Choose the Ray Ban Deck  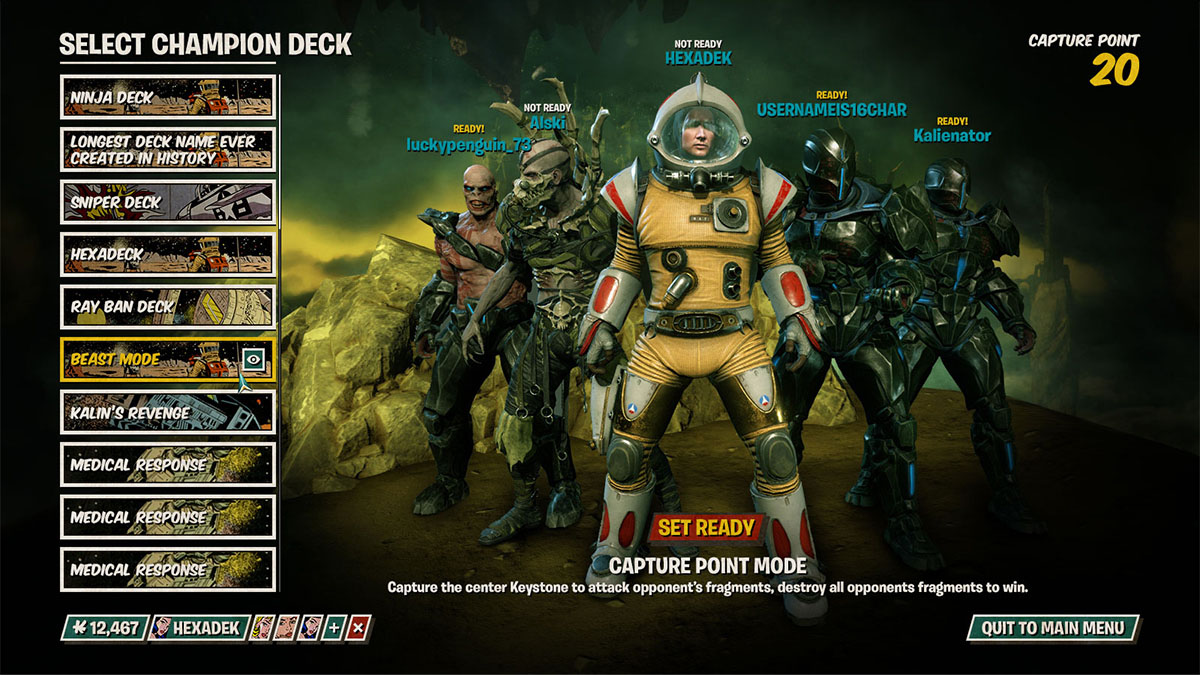pyautogui.click(x=168, y=307)
